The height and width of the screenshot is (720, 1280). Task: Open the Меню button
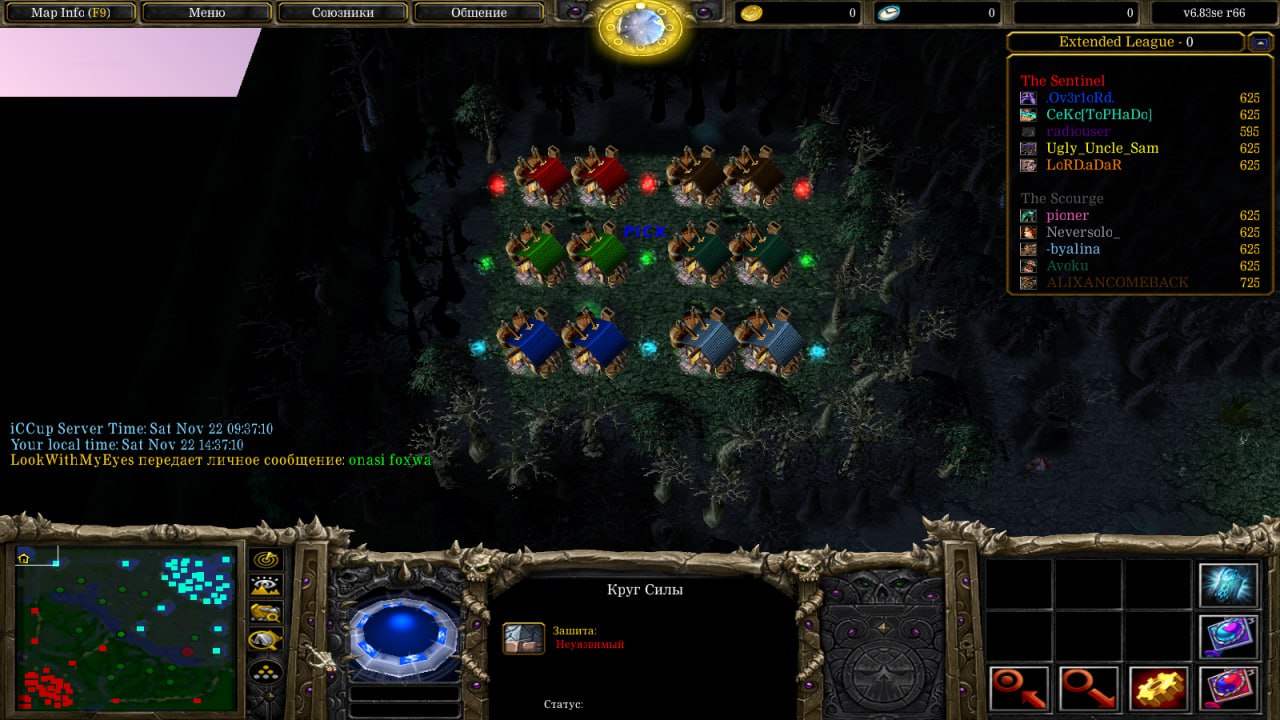(206, 13)
